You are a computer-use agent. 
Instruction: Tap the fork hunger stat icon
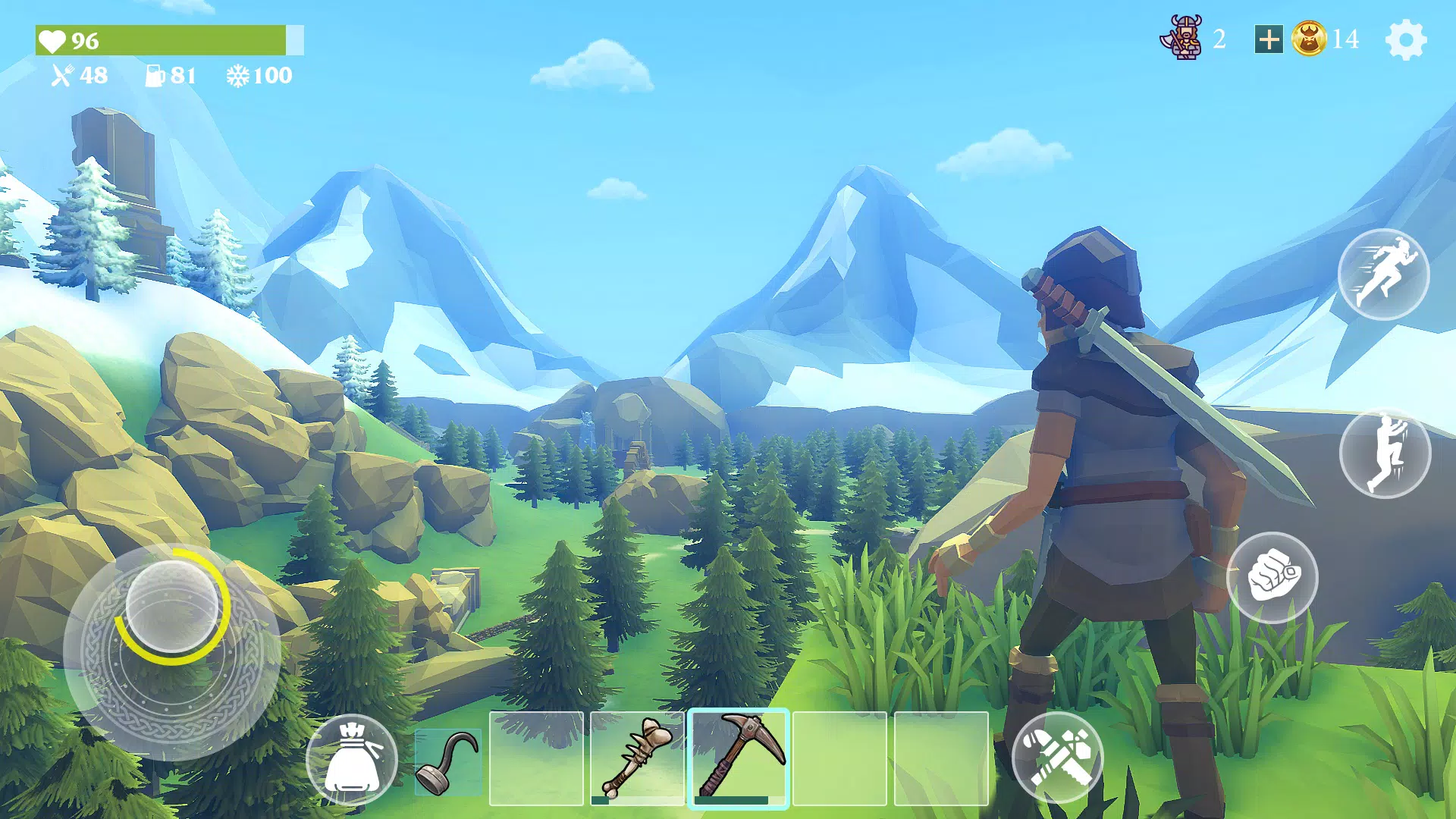(62, 76)
